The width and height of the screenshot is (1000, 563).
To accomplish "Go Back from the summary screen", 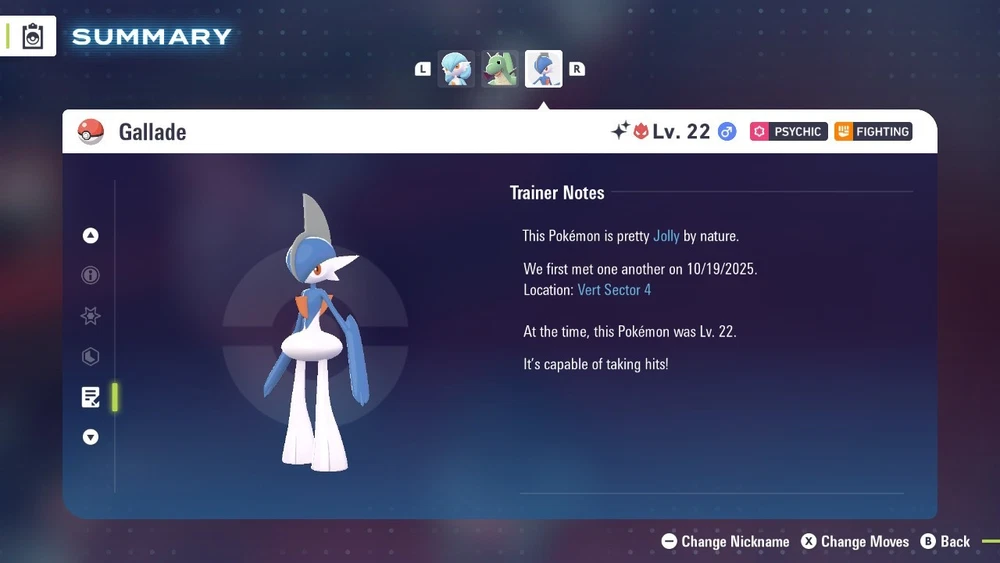I will pyautogui.click(x=945, y=541).
